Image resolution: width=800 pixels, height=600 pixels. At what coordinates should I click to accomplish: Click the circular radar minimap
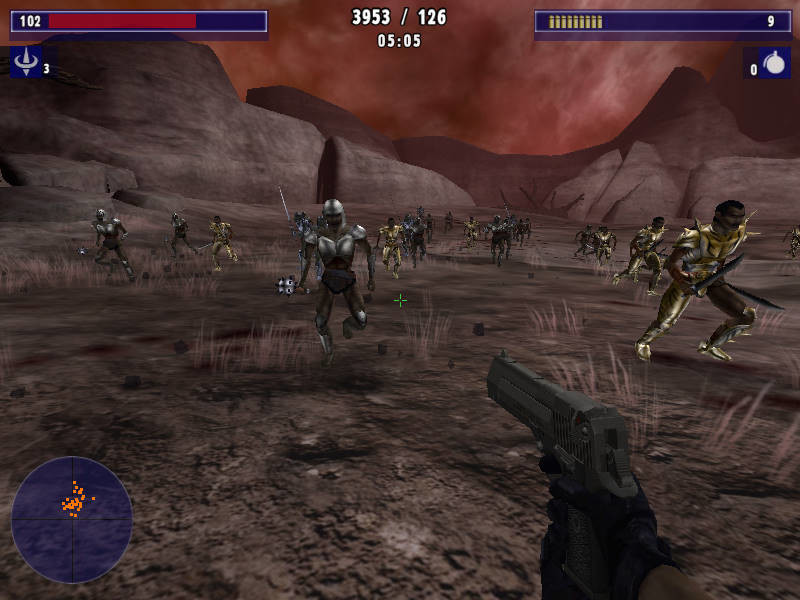coord(72,519)
